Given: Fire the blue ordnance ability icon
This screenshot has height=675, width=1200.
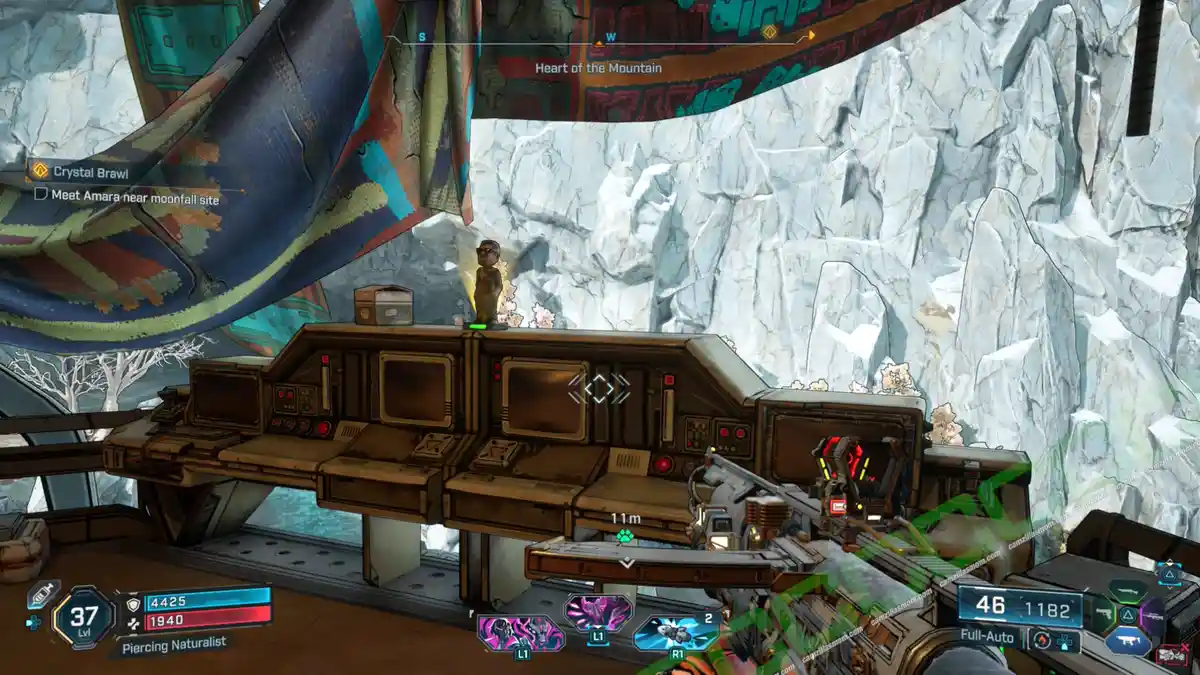Looking at the screenshot, I should (x=676, y=632).
